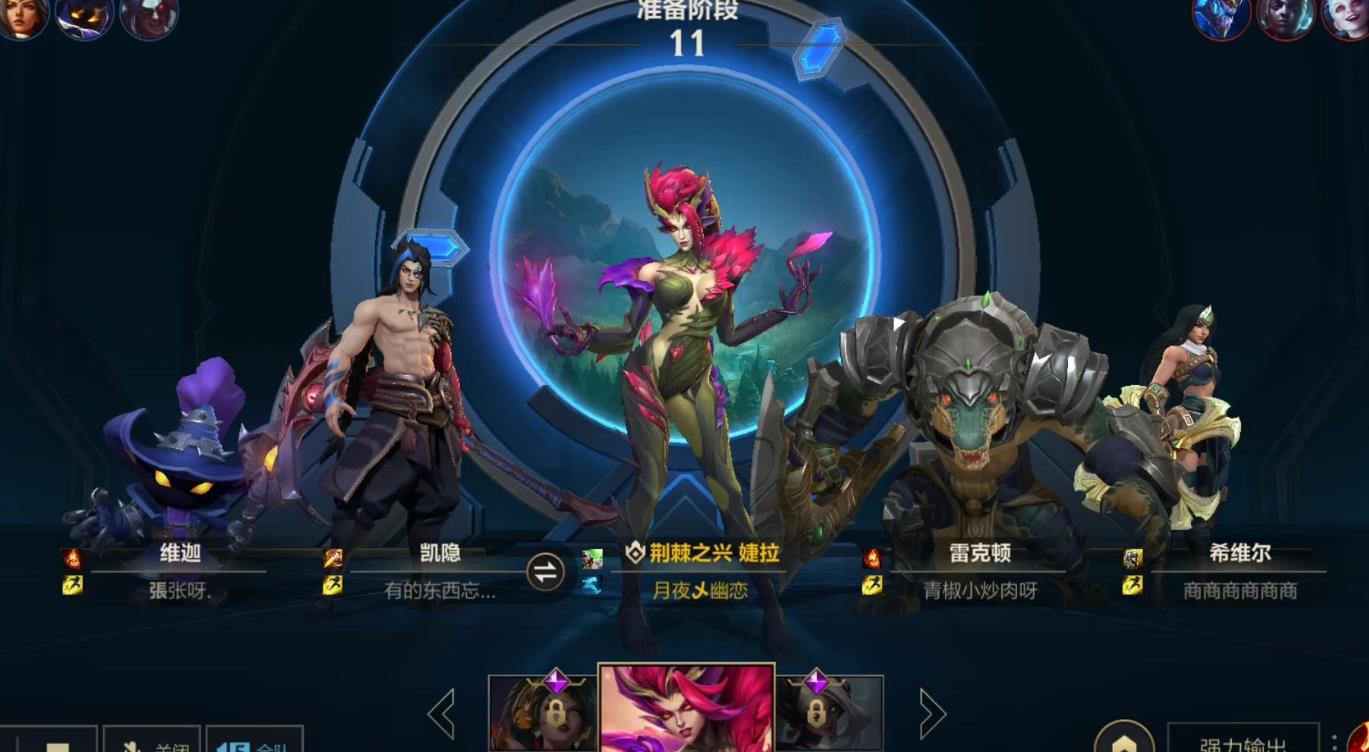Click Veigar's Flash spell icon
This screenshot has height=752, width=1369.
(72, 585)
